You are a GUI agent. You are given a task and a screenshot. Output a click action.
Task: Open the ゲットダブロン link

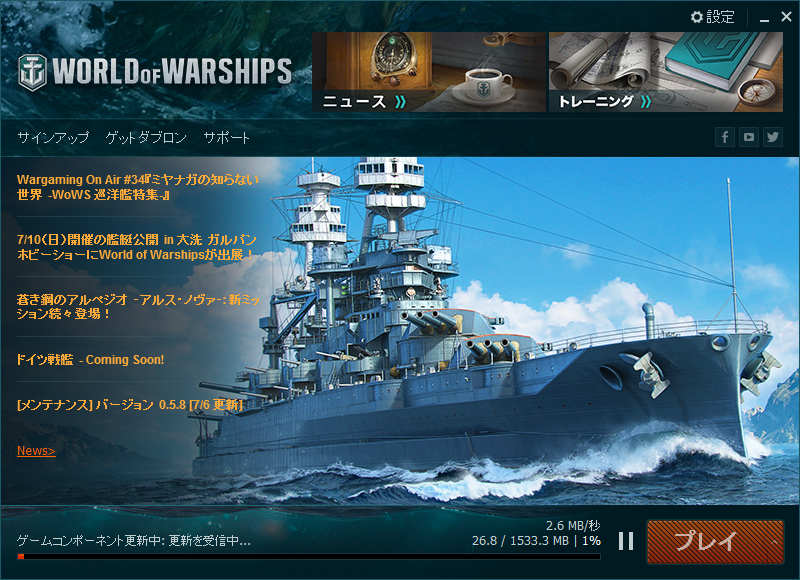click(x=146, y=138)
